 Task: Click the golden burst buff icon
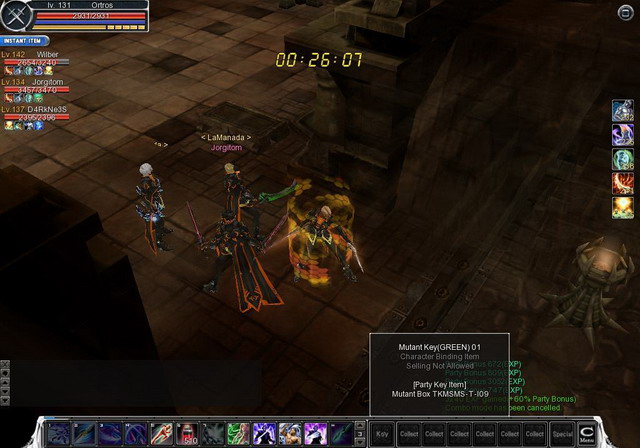point(623,207)
